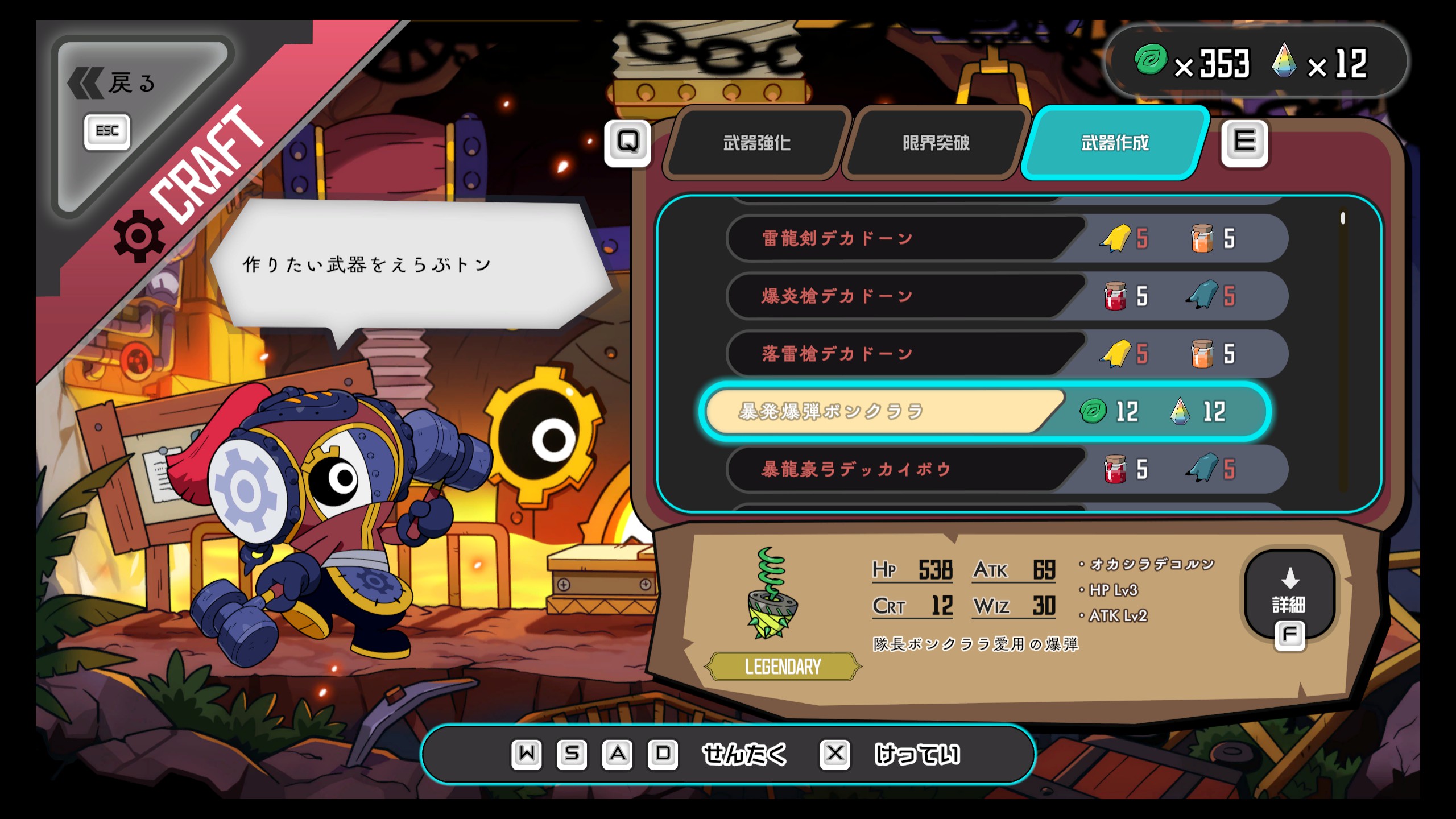The image size is (1456, 819).
Task: Pick the 落雷槍デカドーン recipe row
Action: (904, 354)
